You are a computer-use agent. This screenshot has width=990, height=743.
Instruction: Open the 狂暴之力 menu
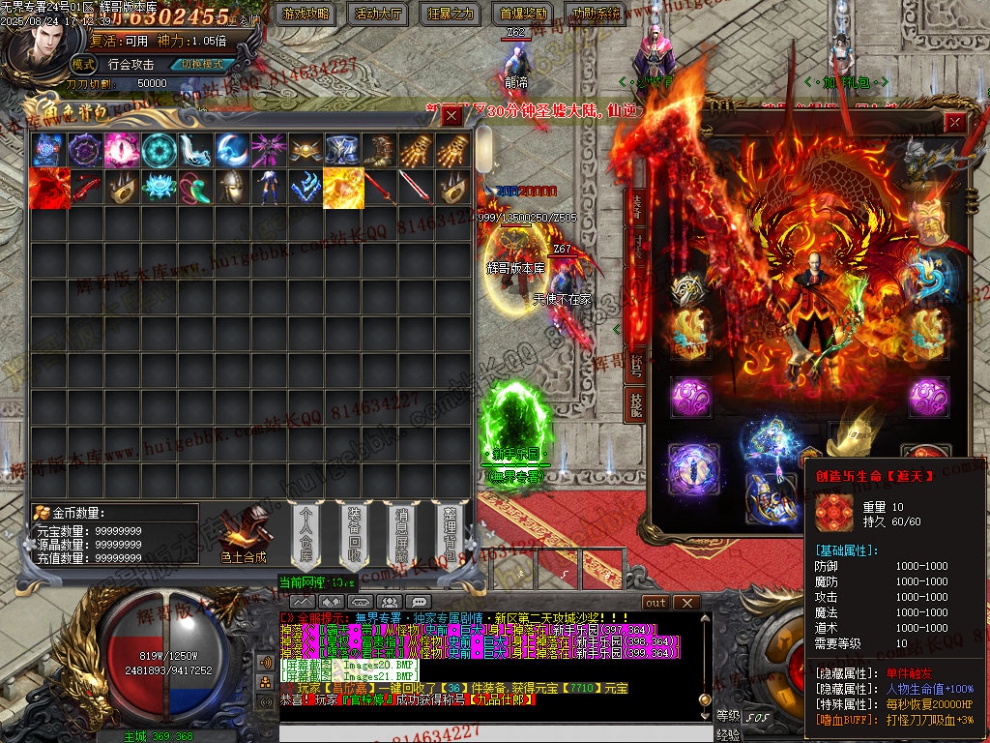451,14
